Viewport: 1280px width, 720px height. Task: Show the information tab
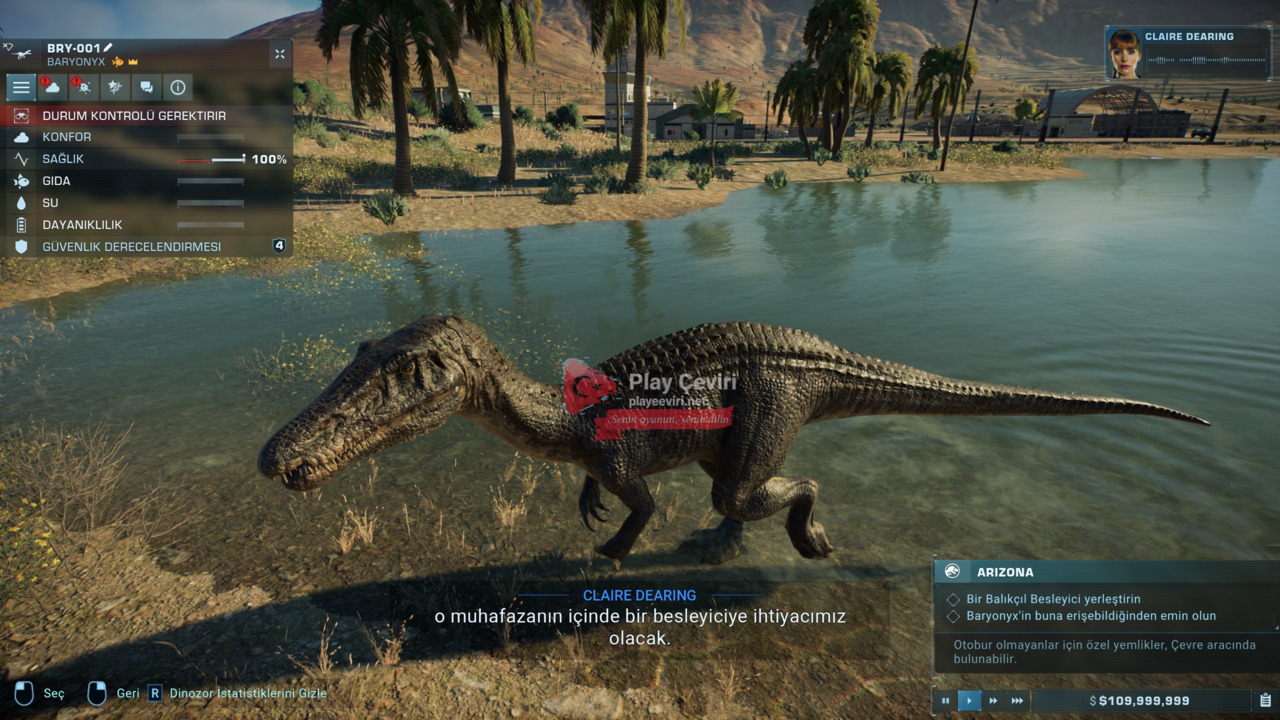click(178, 87)
